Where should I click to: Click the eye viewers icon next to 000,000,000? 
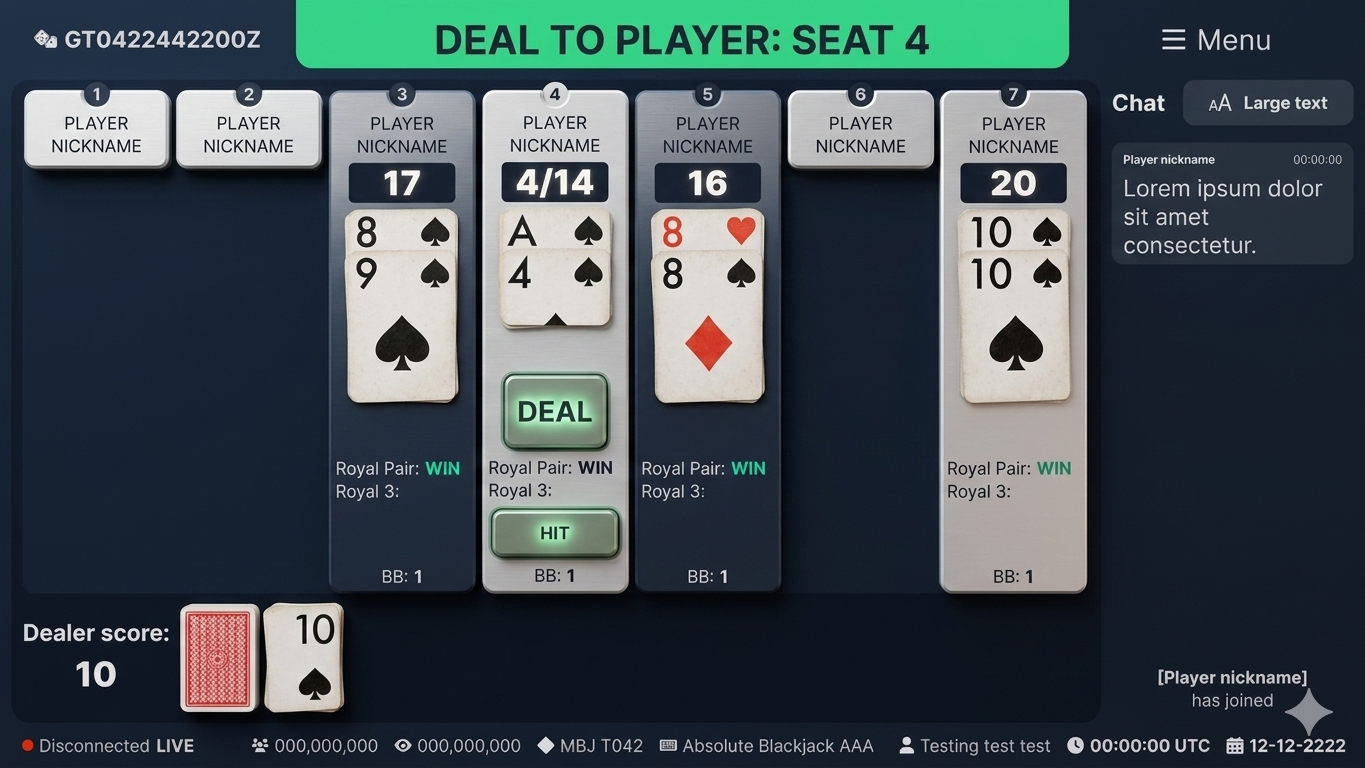pos(403,745)
